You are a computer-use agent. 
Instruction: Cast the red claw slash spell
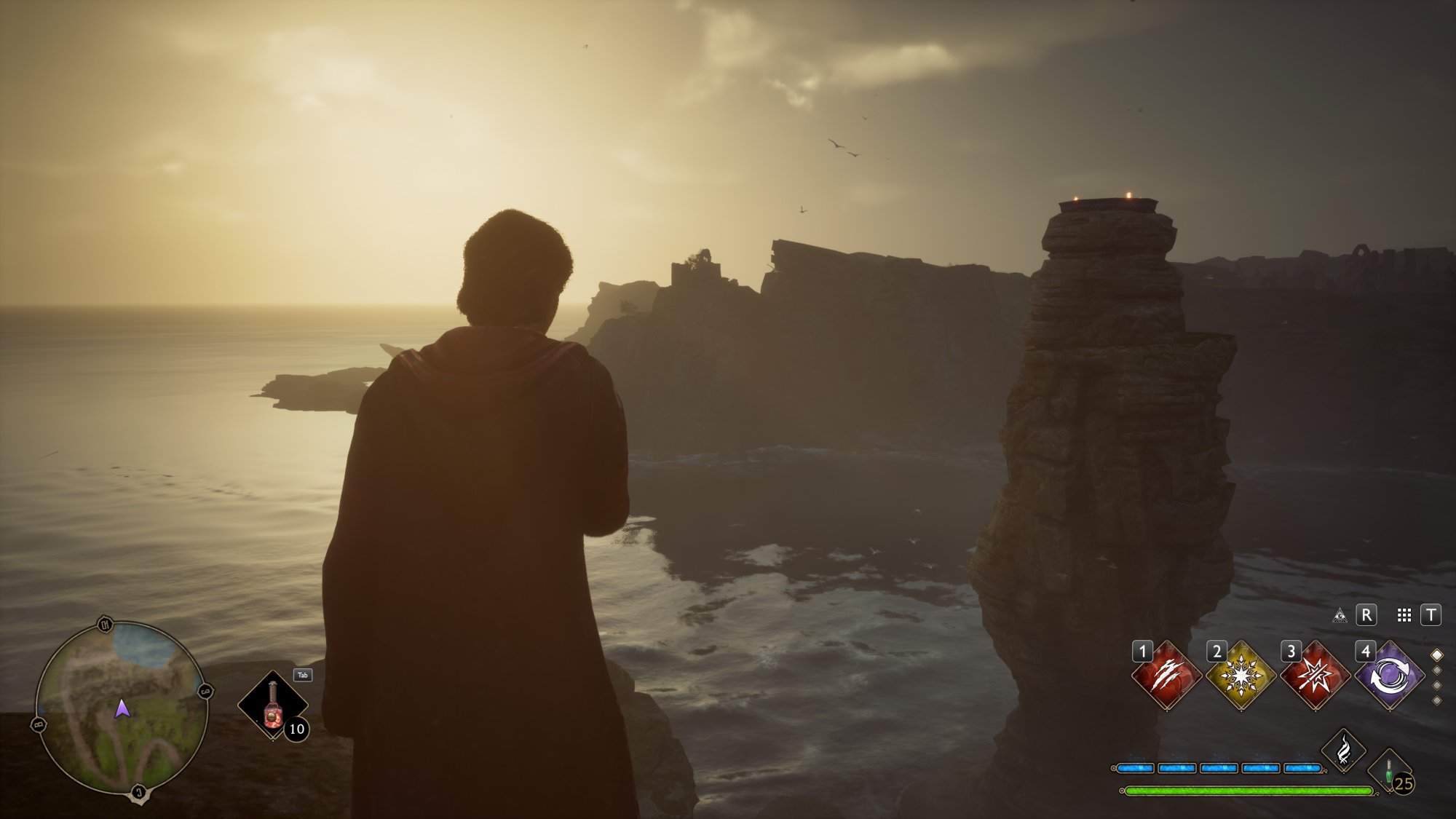click(x=1166, y=676)
